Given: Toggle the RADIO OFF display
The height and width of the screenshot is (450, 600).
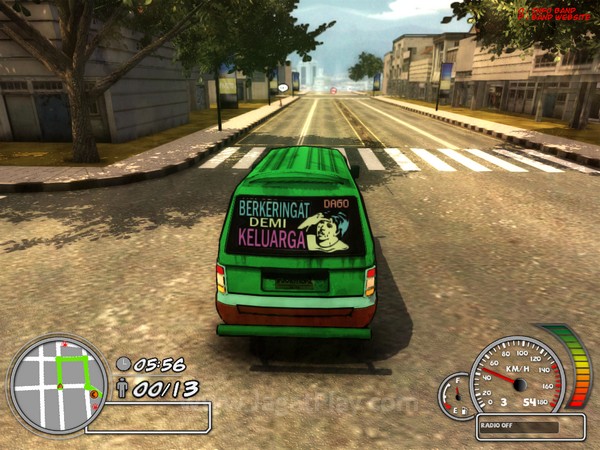Looking at the screenshot, I should tap(530, 426).
